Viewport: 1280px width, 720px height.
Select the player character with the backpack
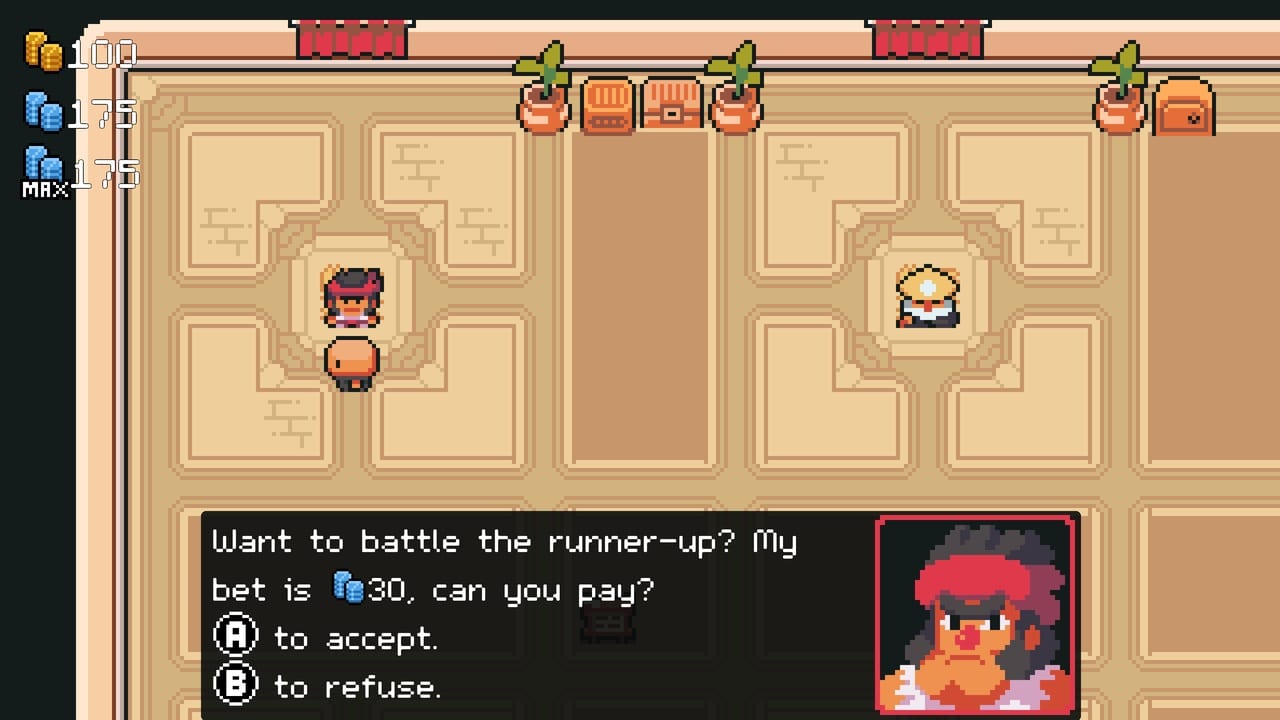point(352,362)
